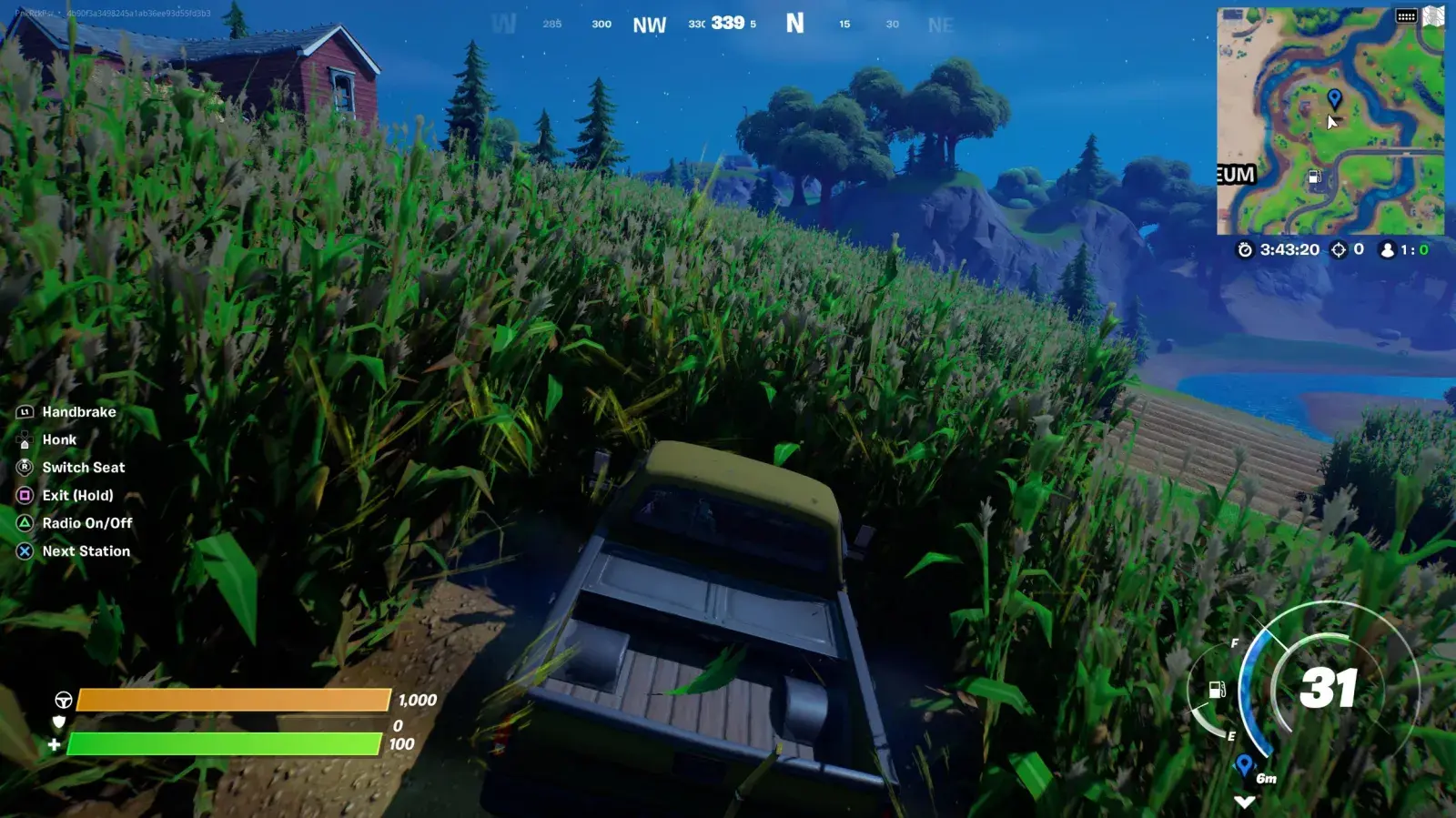The image size is (1456, 818).
Task: Select Next Station from the vehicle options
Action: tap(86, 550)
